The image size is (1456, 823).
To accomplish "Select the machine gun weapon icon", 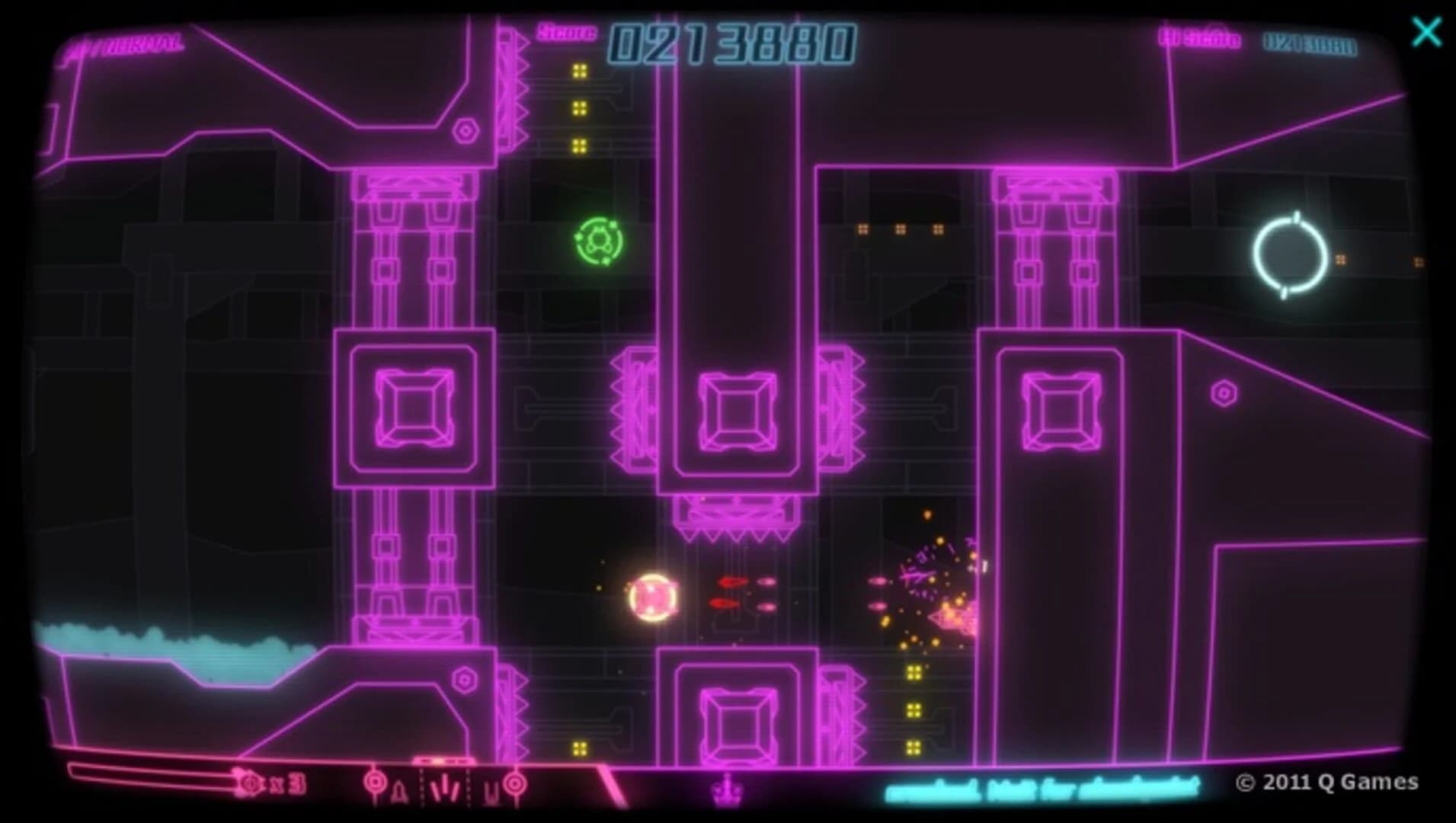I will 490,789.
